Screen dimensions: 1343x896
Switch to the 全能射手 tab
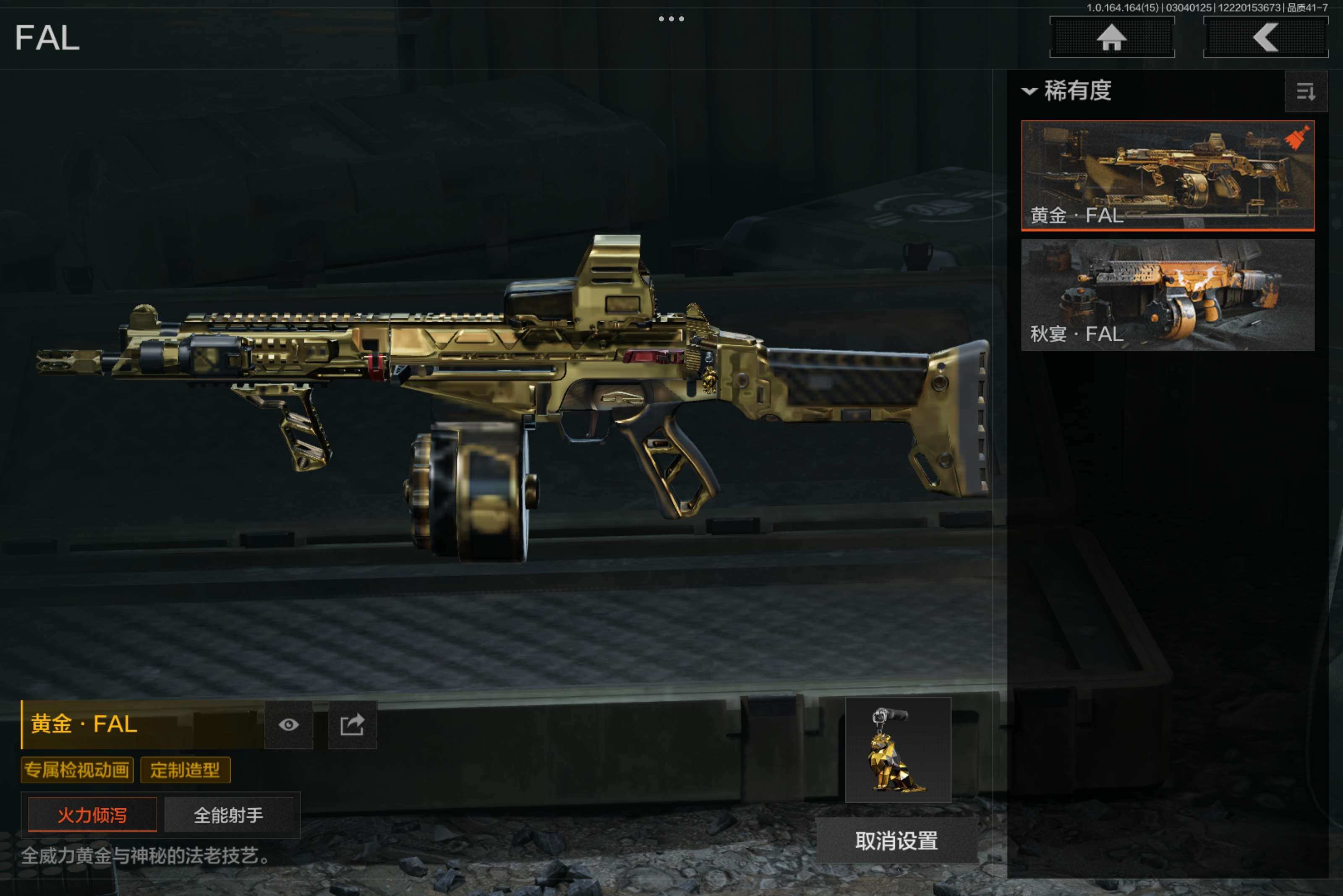coord(229,815)
